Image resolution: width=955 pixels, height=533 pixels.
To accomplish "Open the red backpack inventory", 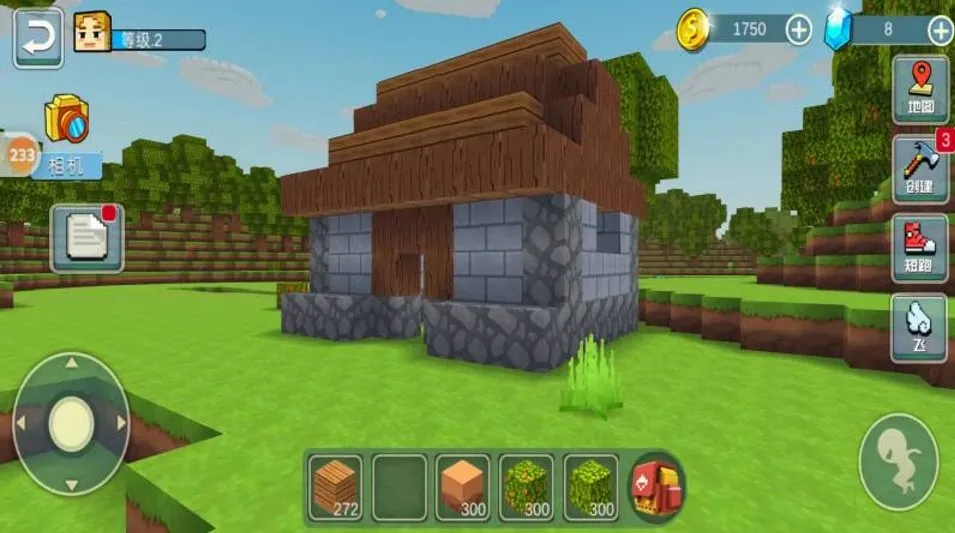I will [x=656, y=488].
